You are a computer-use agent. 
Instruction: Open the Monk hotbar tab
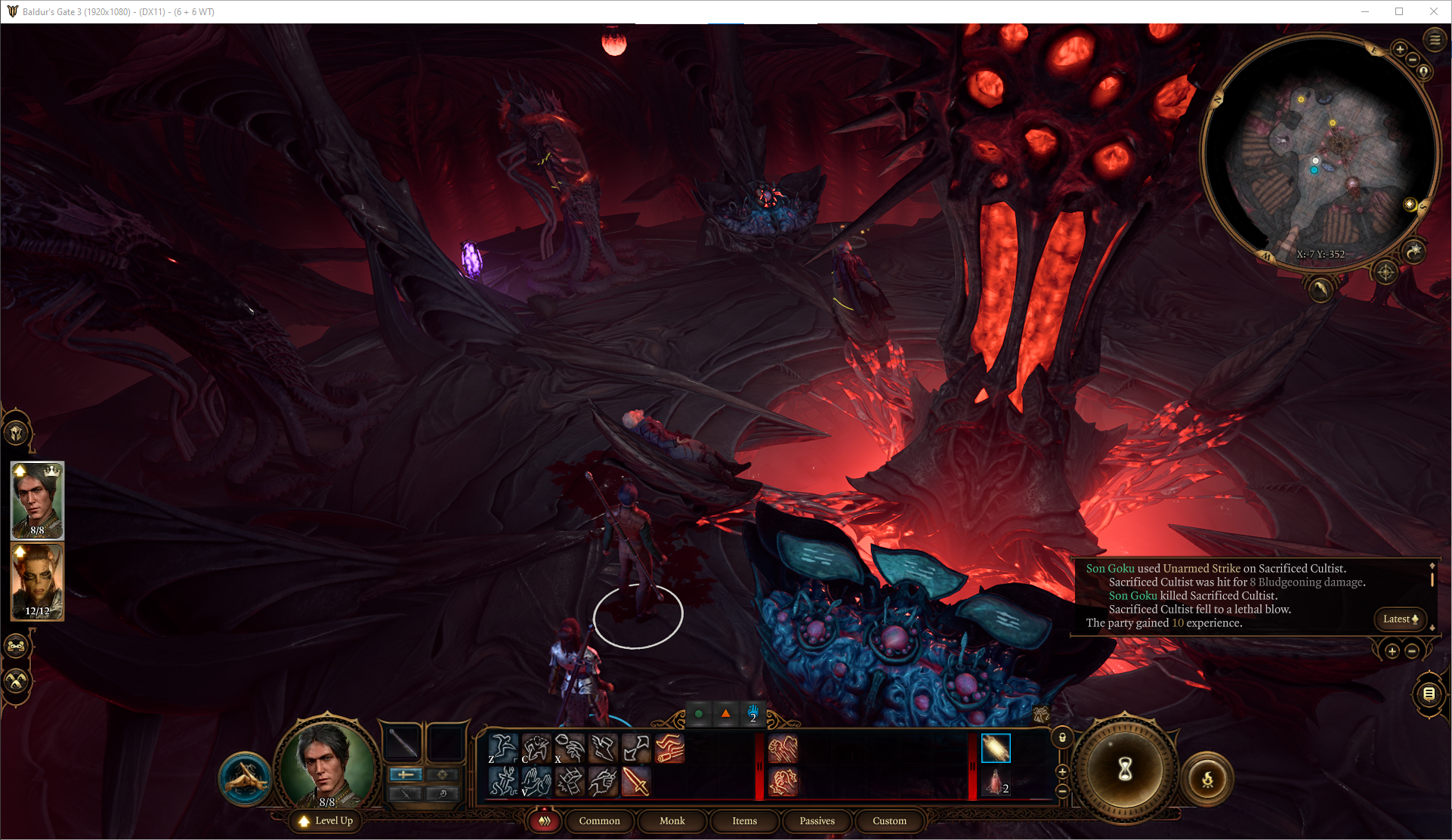[x=672, y=820]
